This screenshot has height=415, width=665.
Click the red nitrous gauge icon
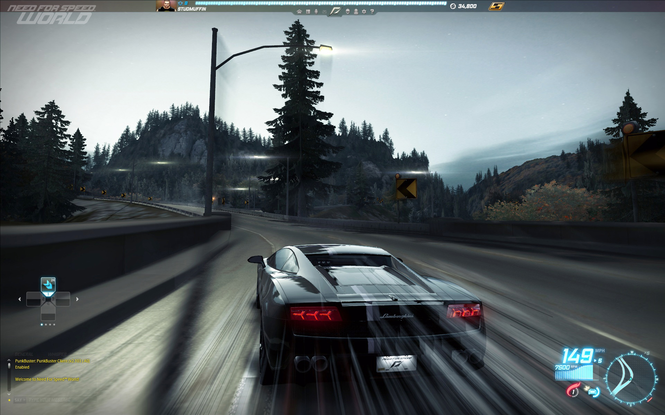pyautogui.click(x=572, y=392)
